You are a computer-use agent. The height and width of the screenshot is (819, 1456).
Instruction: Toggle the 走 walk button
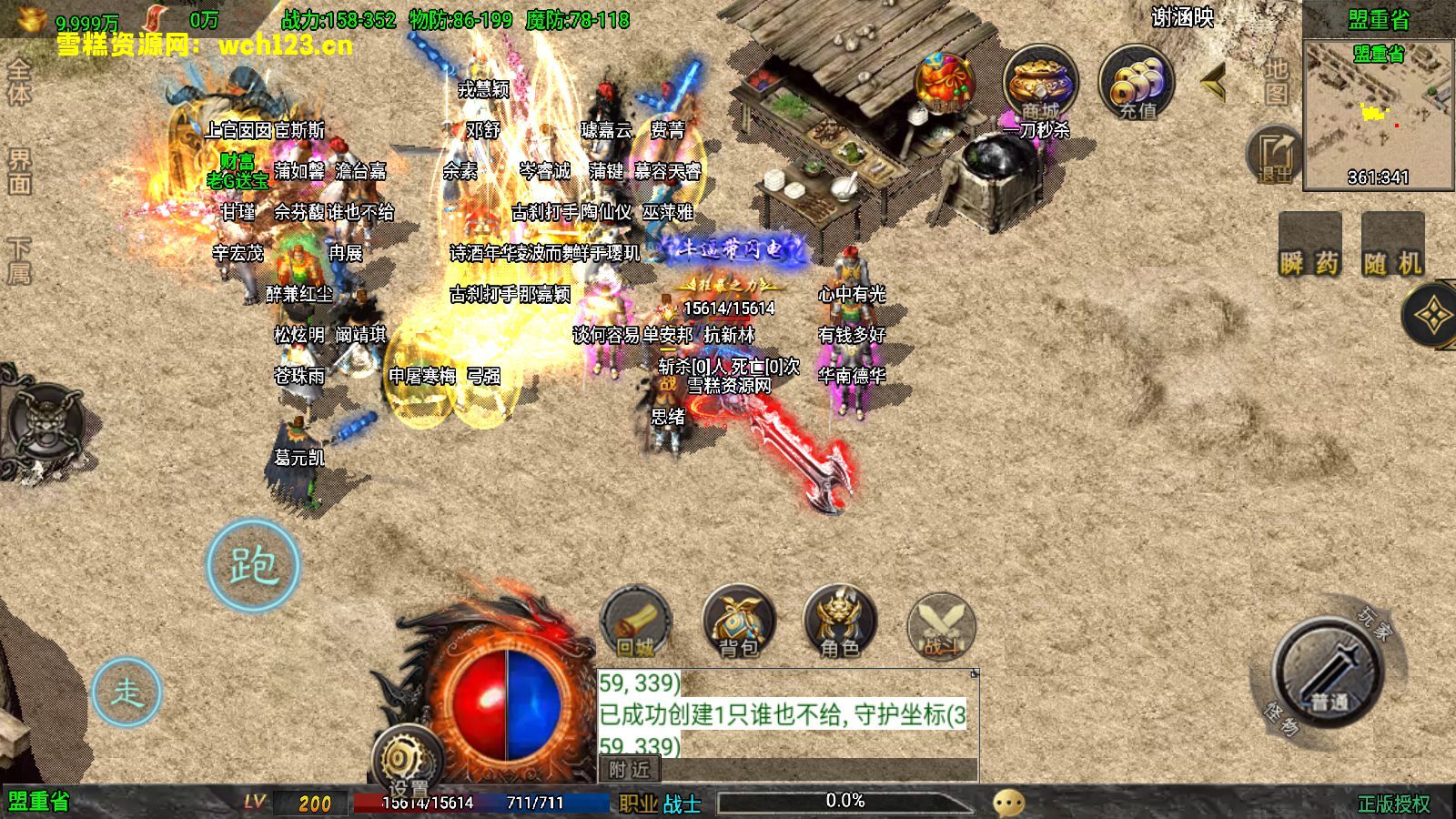pyautogui.click(x=126, y=692)
